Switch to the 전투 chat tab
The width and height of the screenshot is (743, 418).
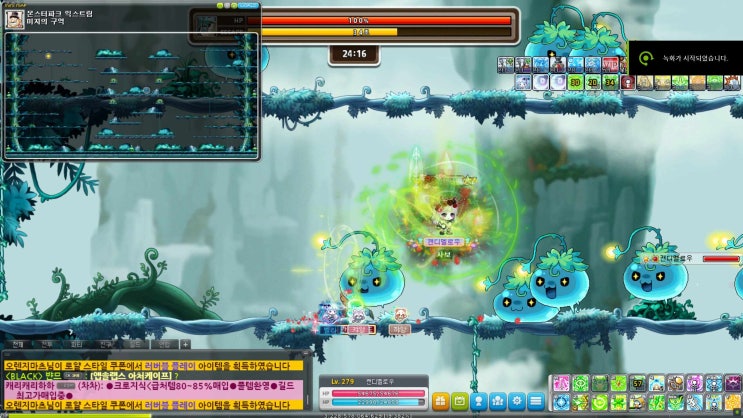coord(45,344)
